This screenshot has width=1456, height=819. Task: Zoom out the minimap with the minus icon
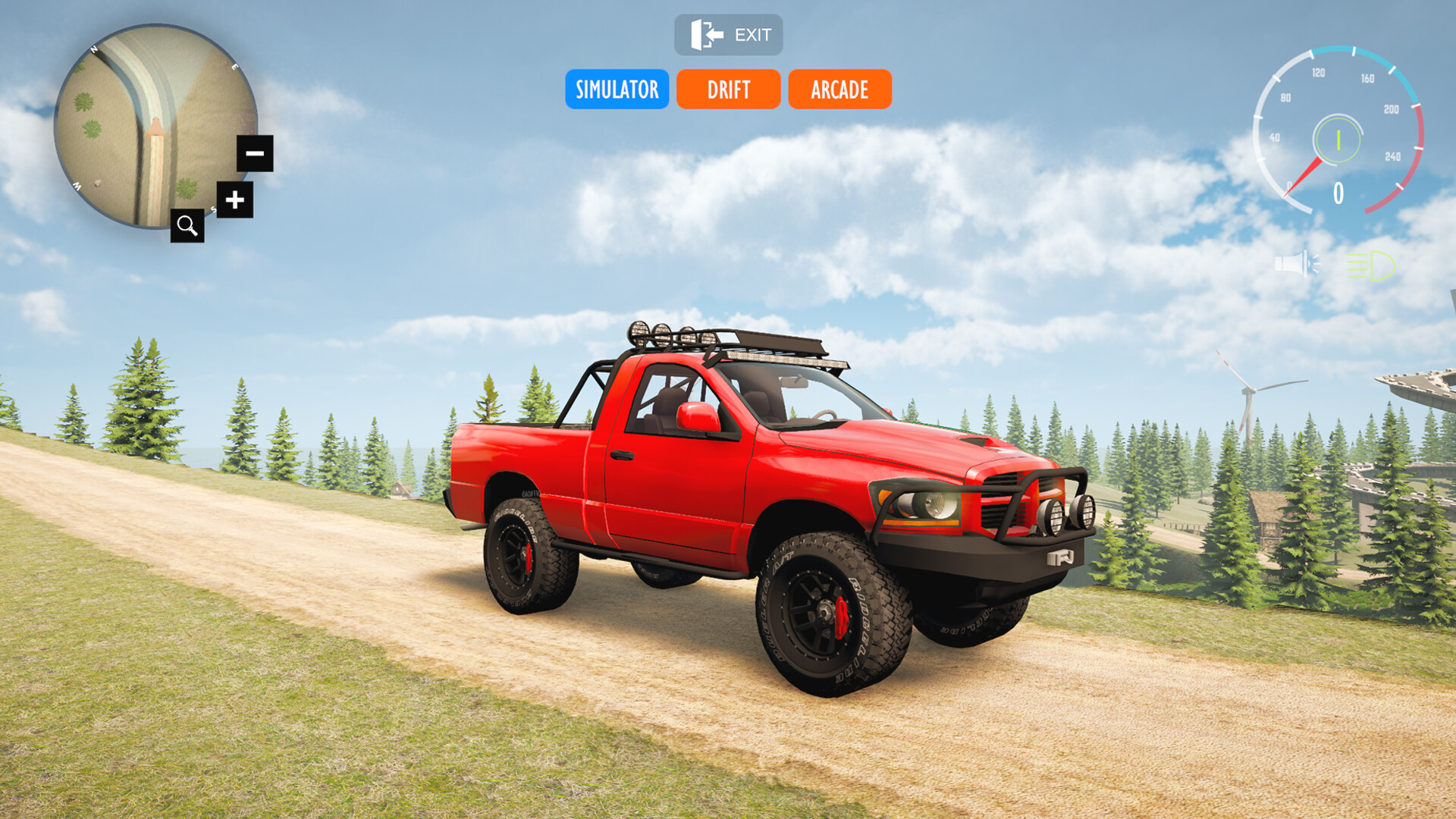pos(255,154)
